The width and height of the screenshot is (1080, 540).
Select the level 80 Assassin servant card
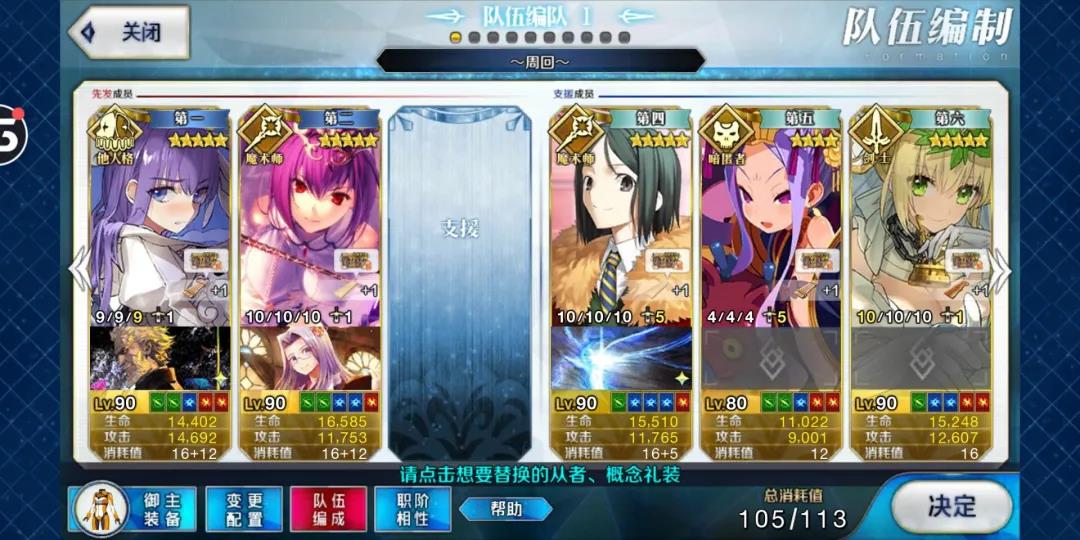pos(770,220)
